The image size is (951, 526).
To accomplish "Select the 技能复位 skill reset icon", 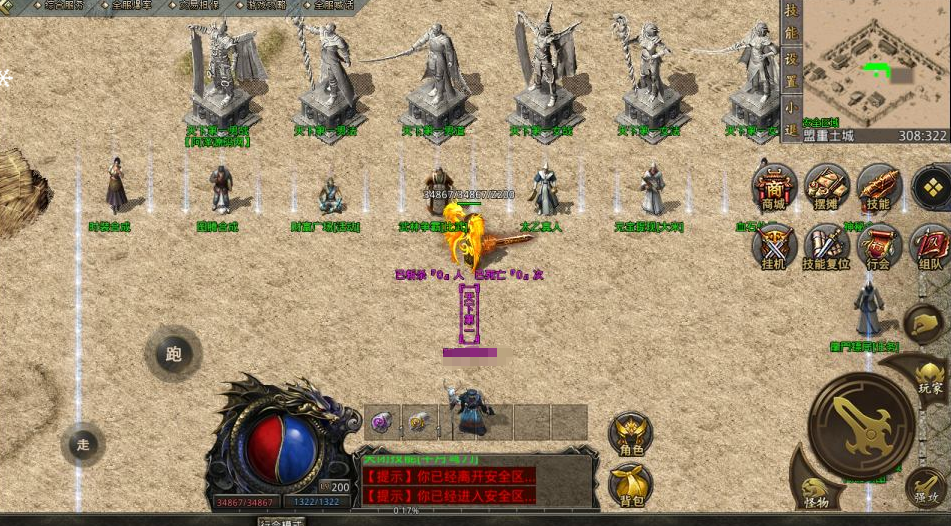I will 827,245.
